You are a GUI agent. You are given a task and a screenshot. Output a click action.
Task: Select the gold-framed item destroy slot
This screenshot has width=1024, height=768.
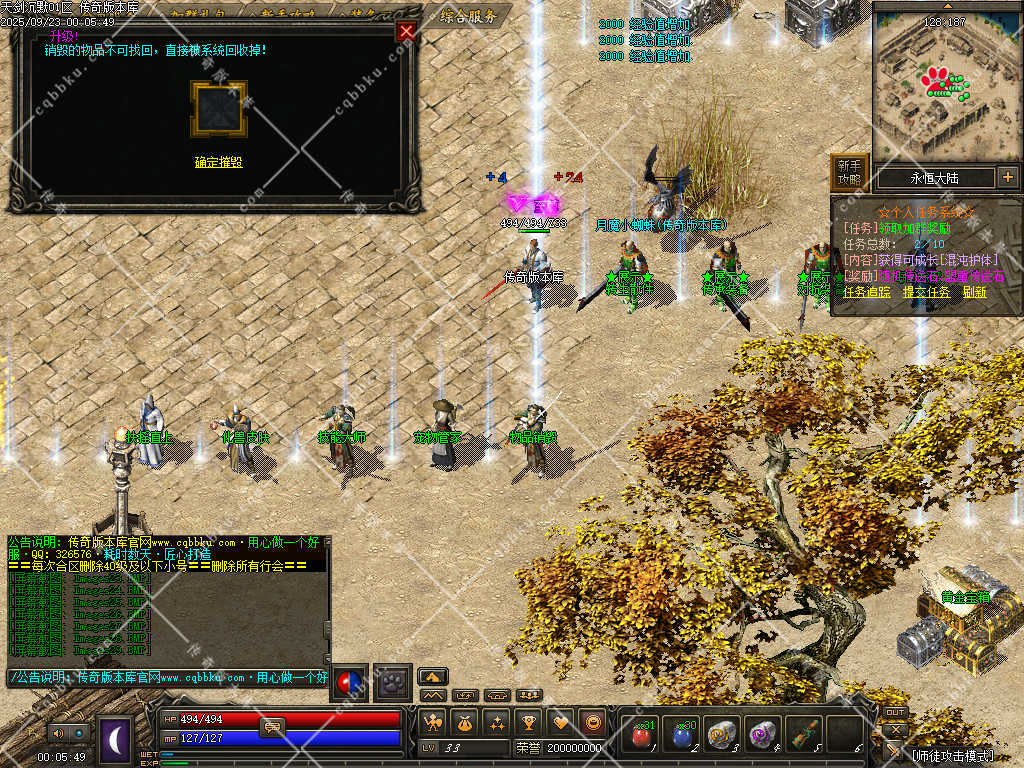pyautogui.click(x=218, y=109)
